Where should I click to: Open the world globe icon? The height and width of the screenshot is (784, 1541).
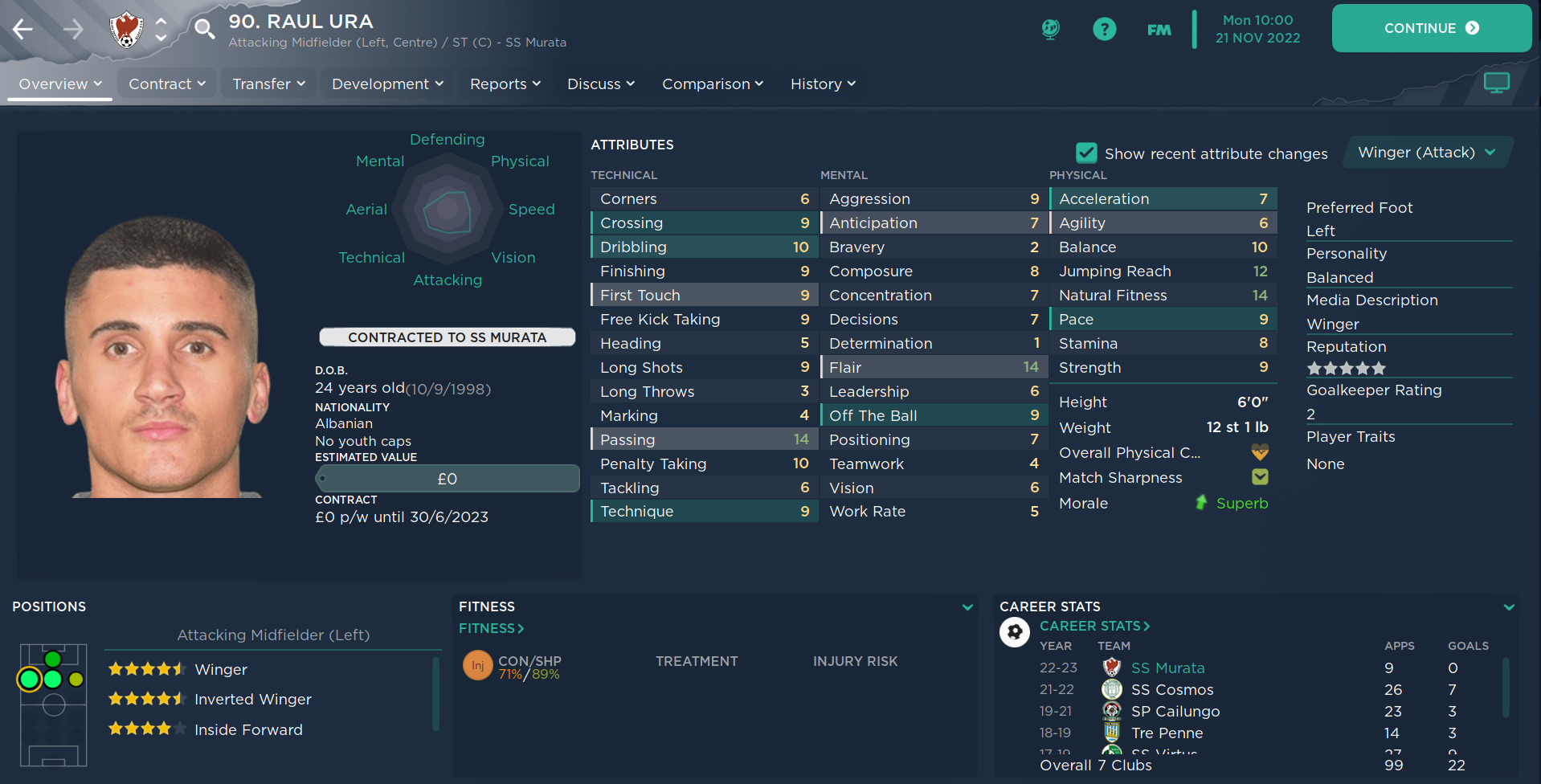1050,28
